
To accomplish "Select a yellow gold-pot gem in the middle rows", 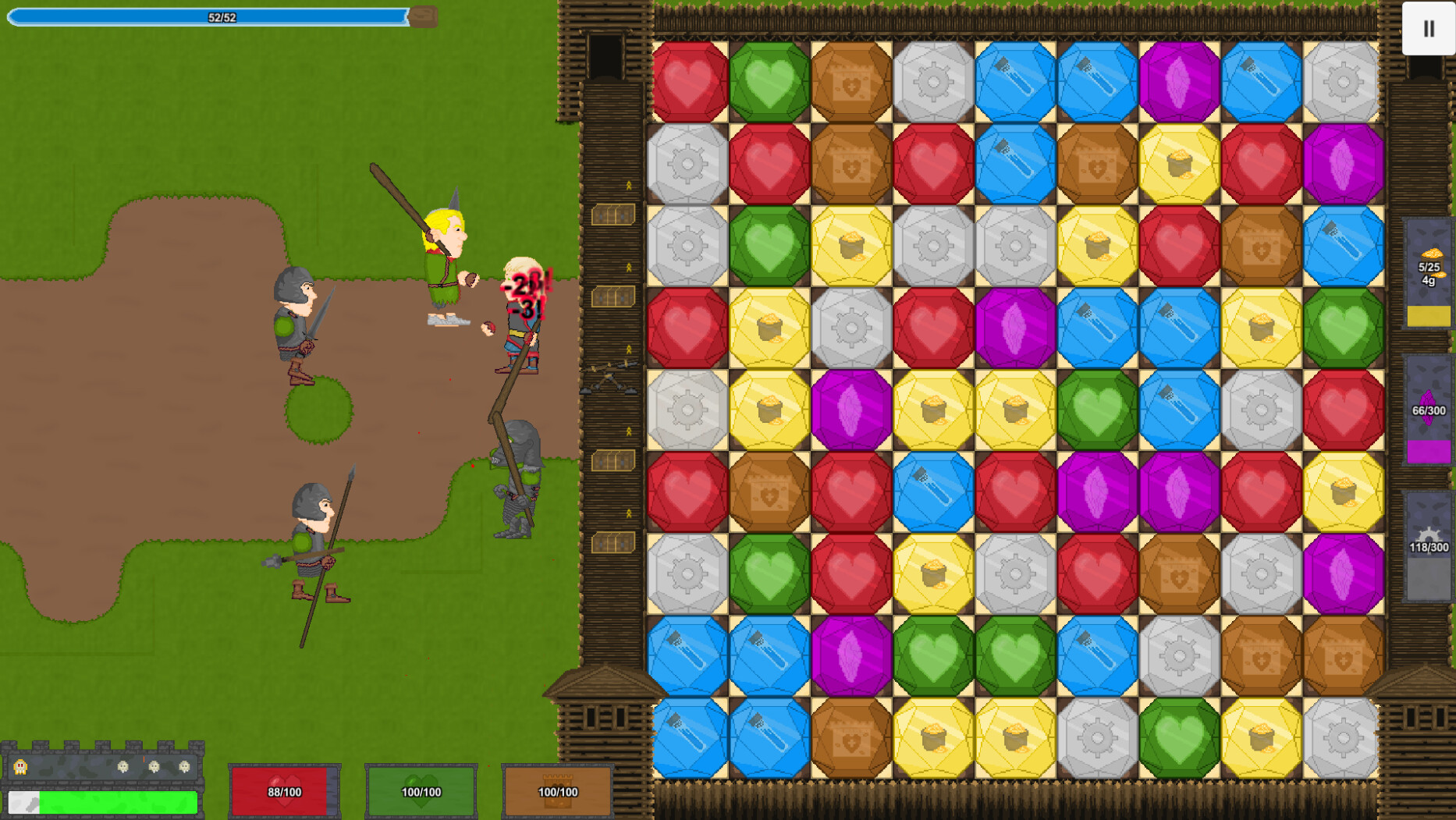I will [935, 407].
